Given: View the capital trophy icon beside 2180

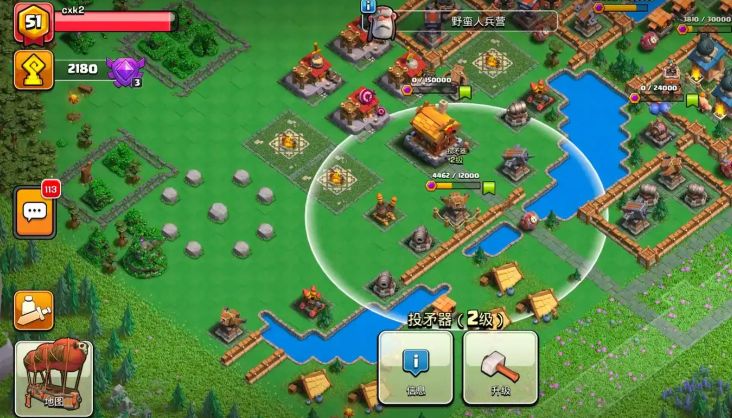Looking at the screenshot, I should click(33, 69).
